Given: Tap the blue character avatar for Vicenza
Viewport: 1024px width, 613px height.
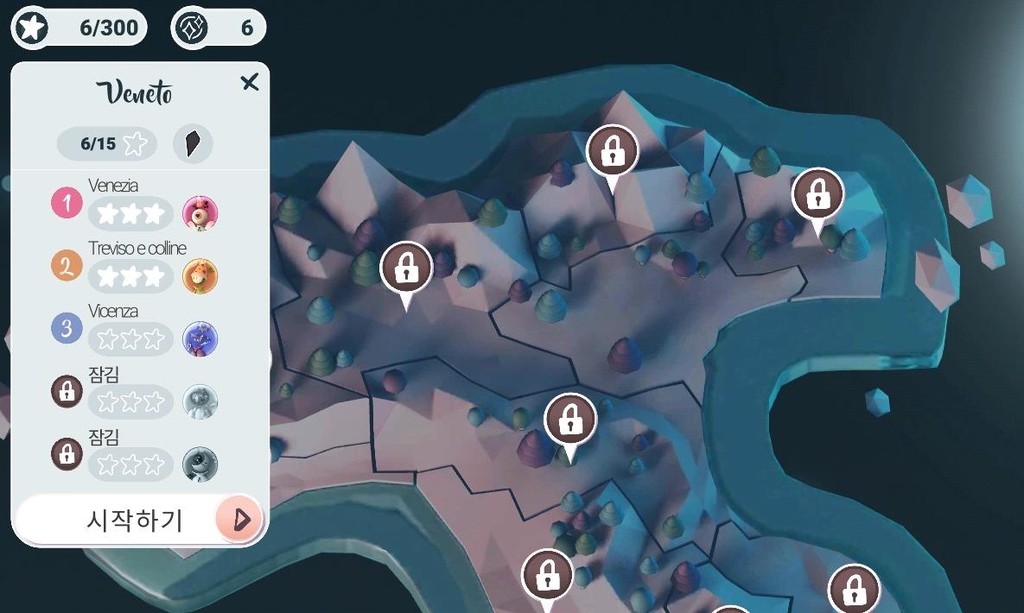Looking at the screenshot, I should [x=200, y=339].
